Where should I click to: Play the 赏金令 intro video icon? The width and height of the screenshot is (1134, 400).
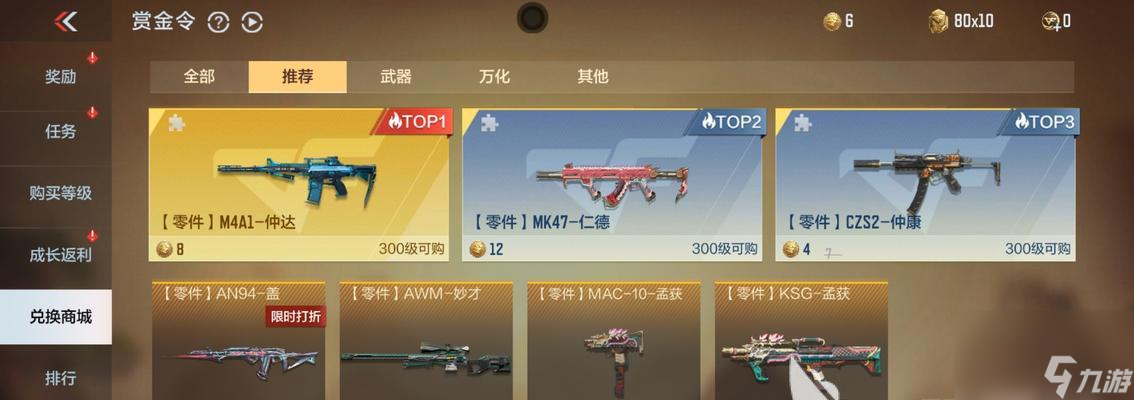pyautogui.click(x=252, y=22)
